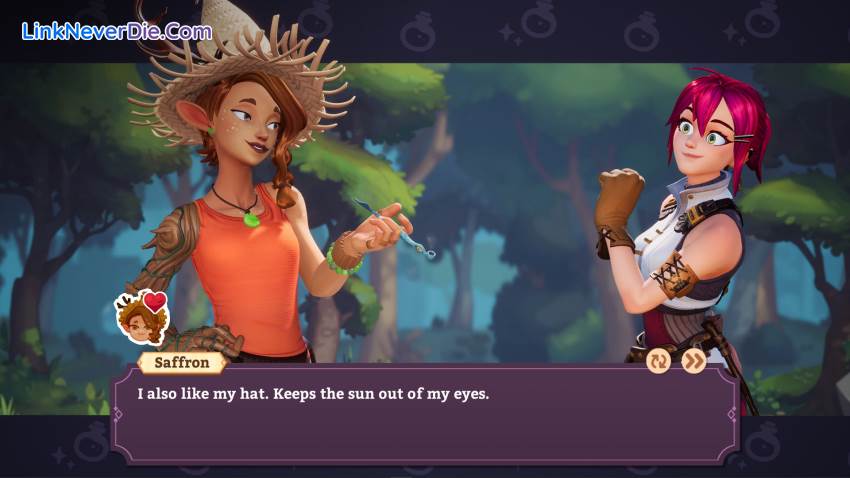Advance Saffron's dialogue text box

[425, 412]
